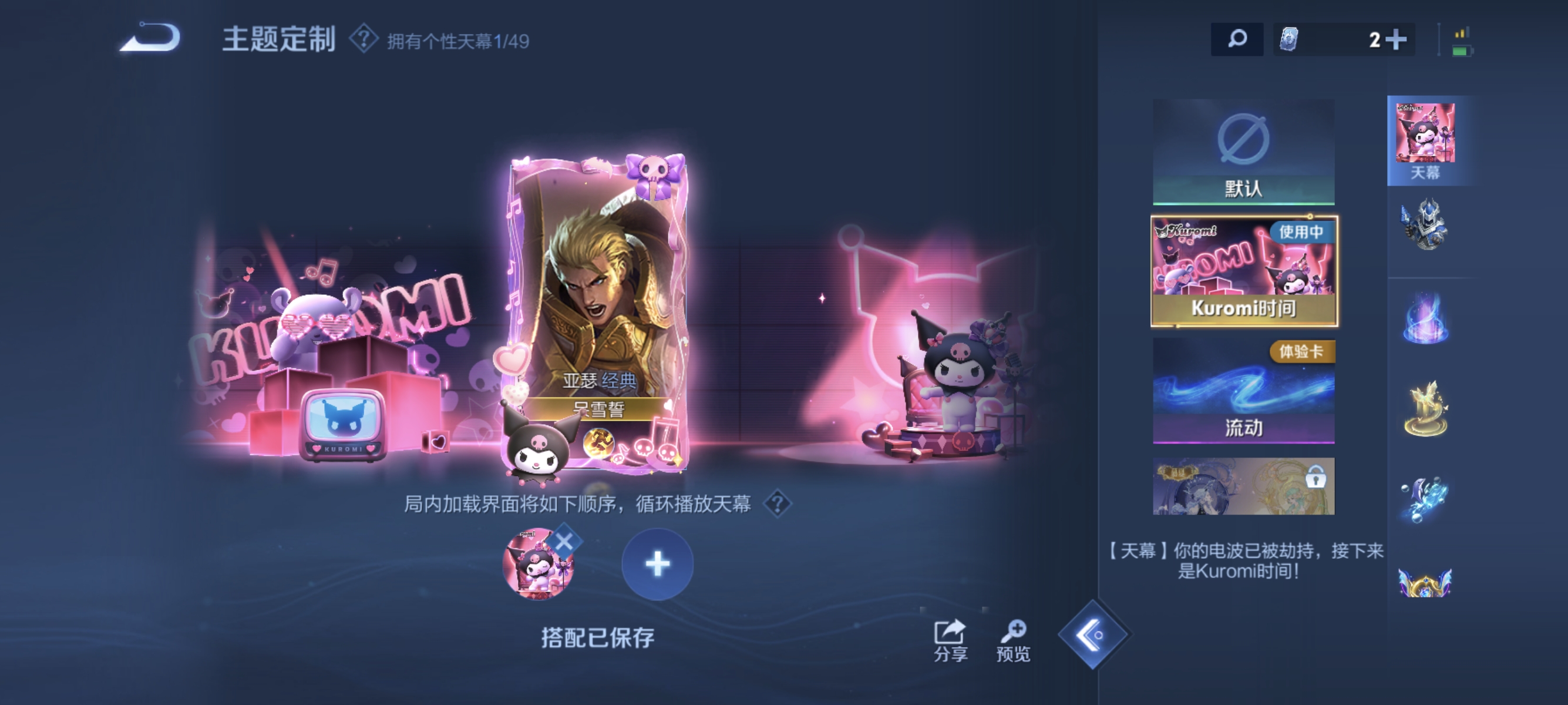Click the plus to top up currency
Screen dimensions: 1568x705
pyautogui.click(x=1397, y=38)
